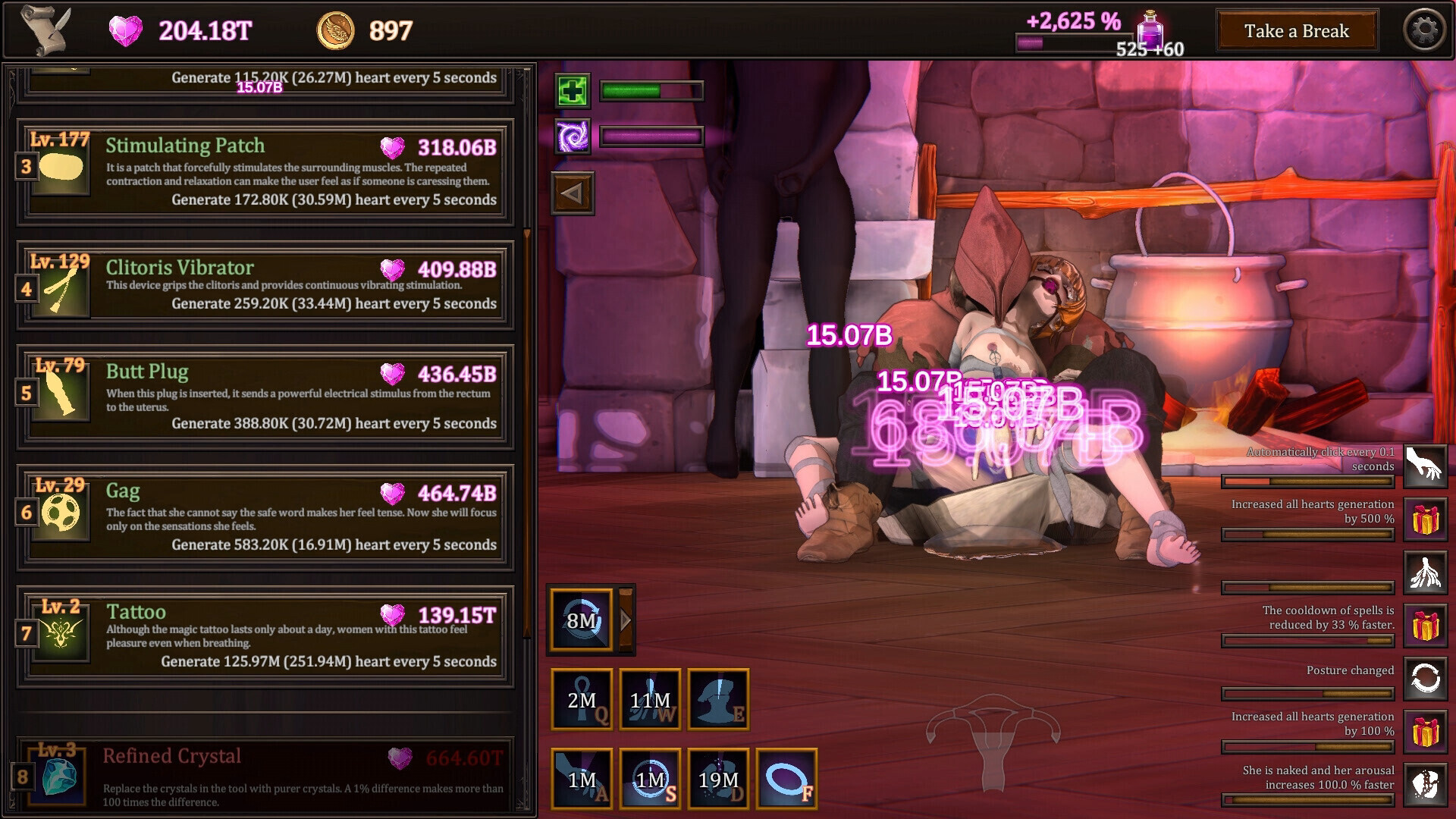Select the Posture changed rotate icon
Screen dimensions: 1456x819
[x=1425, y=678]
